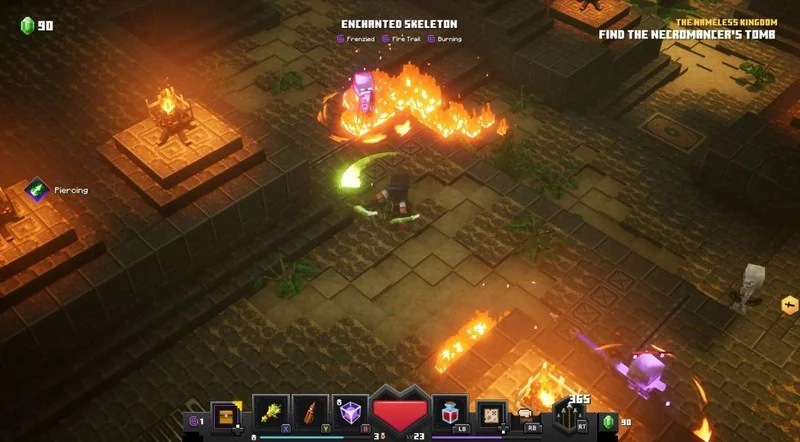The height and width of the screenshot is (442, 800).
Task: Open the dungeon map icon
Action: [491, 413]
